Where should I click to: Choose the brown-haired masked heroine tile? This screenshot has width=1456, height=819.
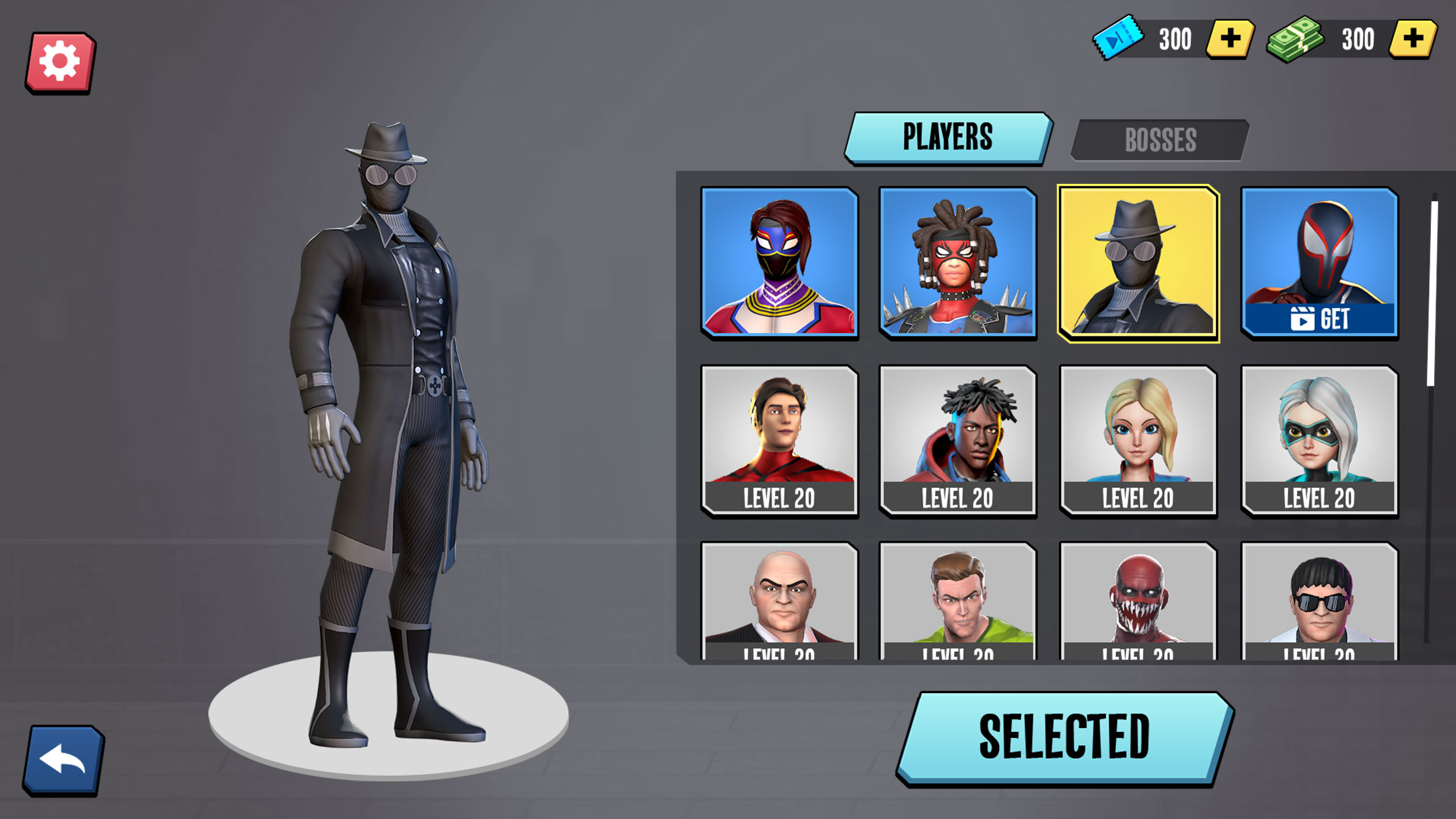[x=779, y=262]
